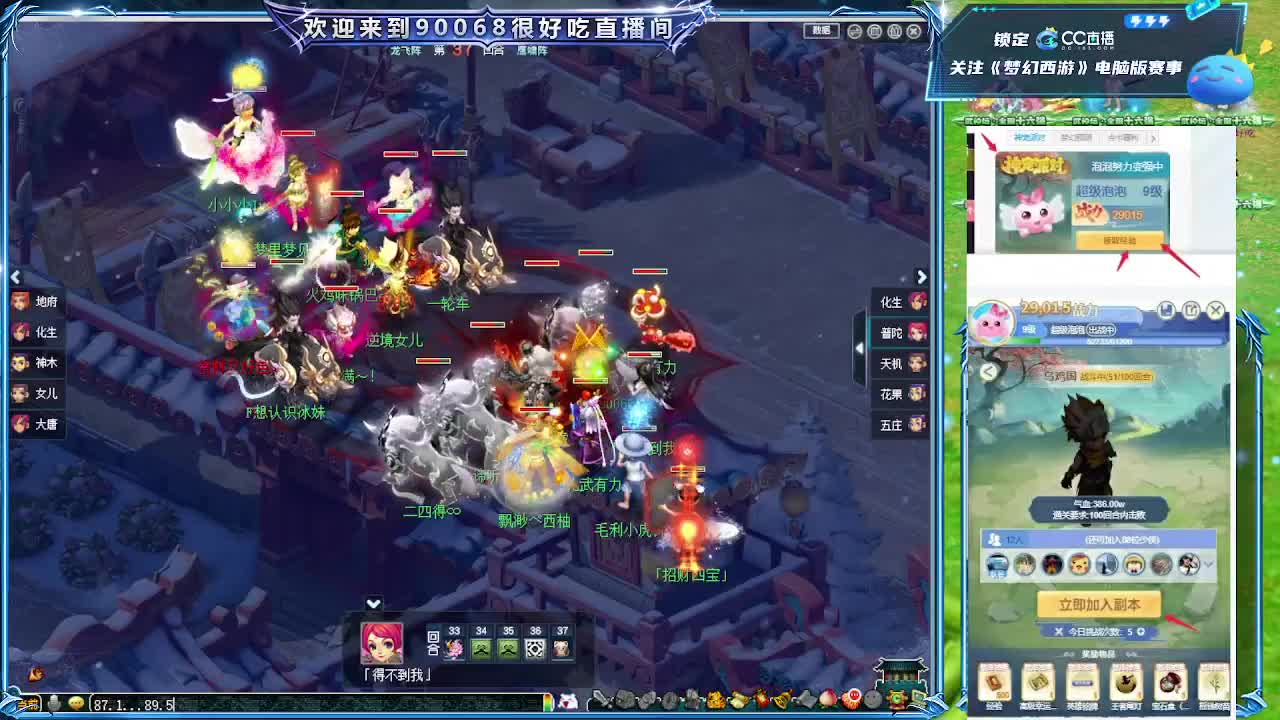Collapse the battle round panel with the down chevron

371,602
